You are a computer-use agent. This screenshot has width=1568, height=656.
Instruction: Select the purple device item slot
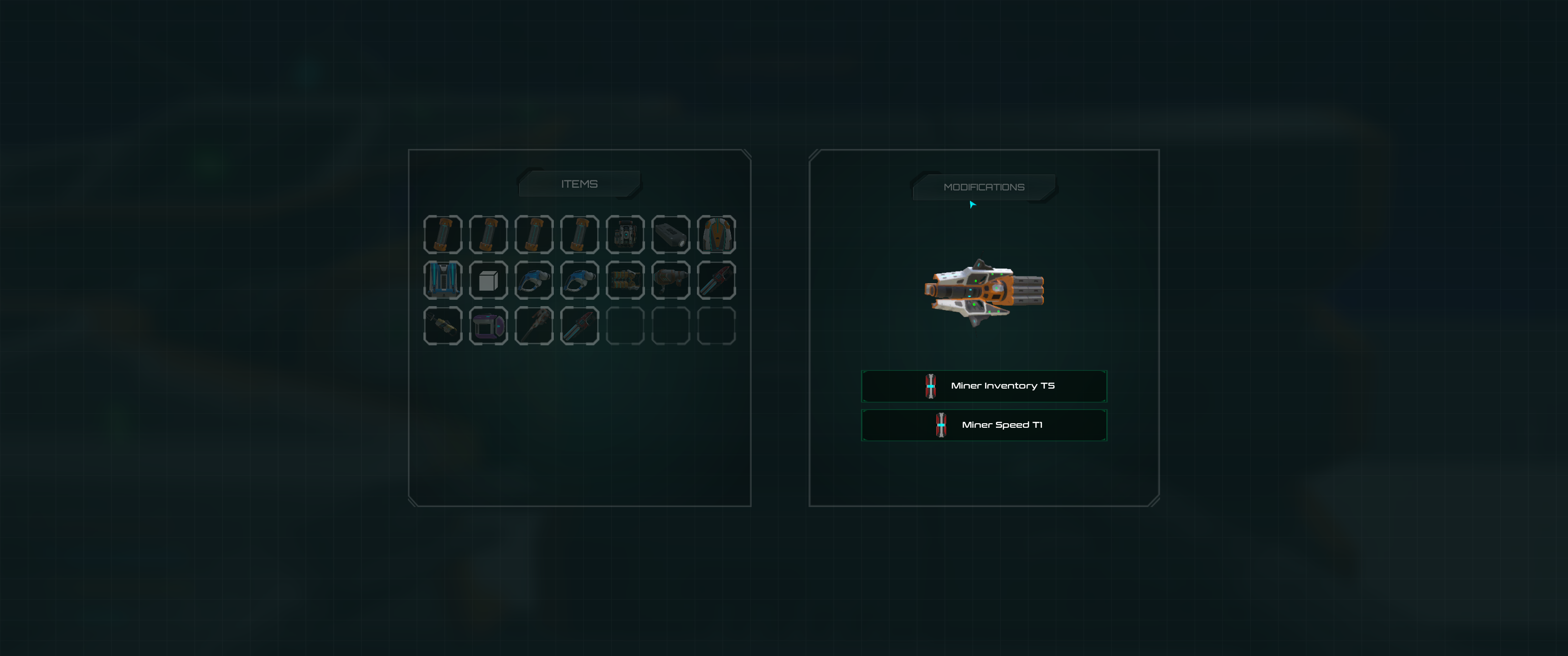[488, 326]
